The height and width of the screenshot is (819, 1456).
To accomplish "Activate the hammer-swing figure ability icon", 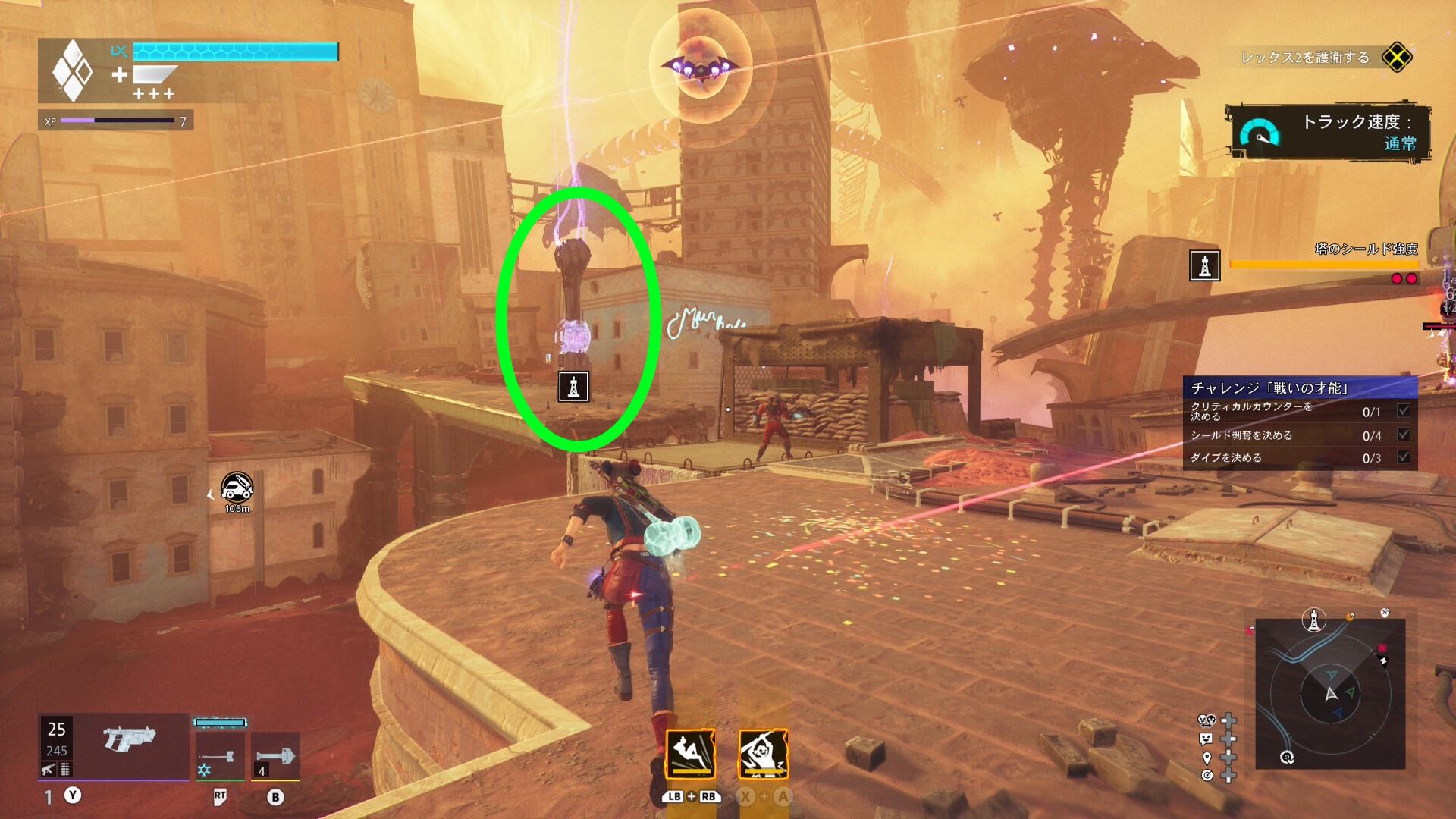I will click(x=763, y=753).
